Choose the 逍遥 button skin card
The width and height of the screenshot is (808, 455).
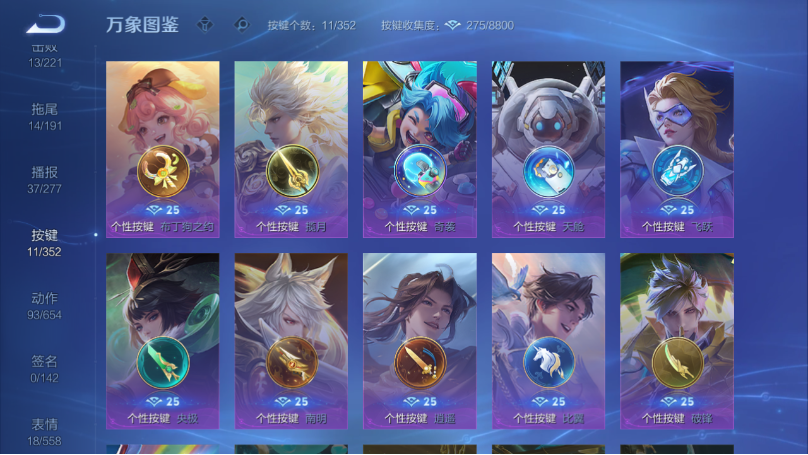420,341
